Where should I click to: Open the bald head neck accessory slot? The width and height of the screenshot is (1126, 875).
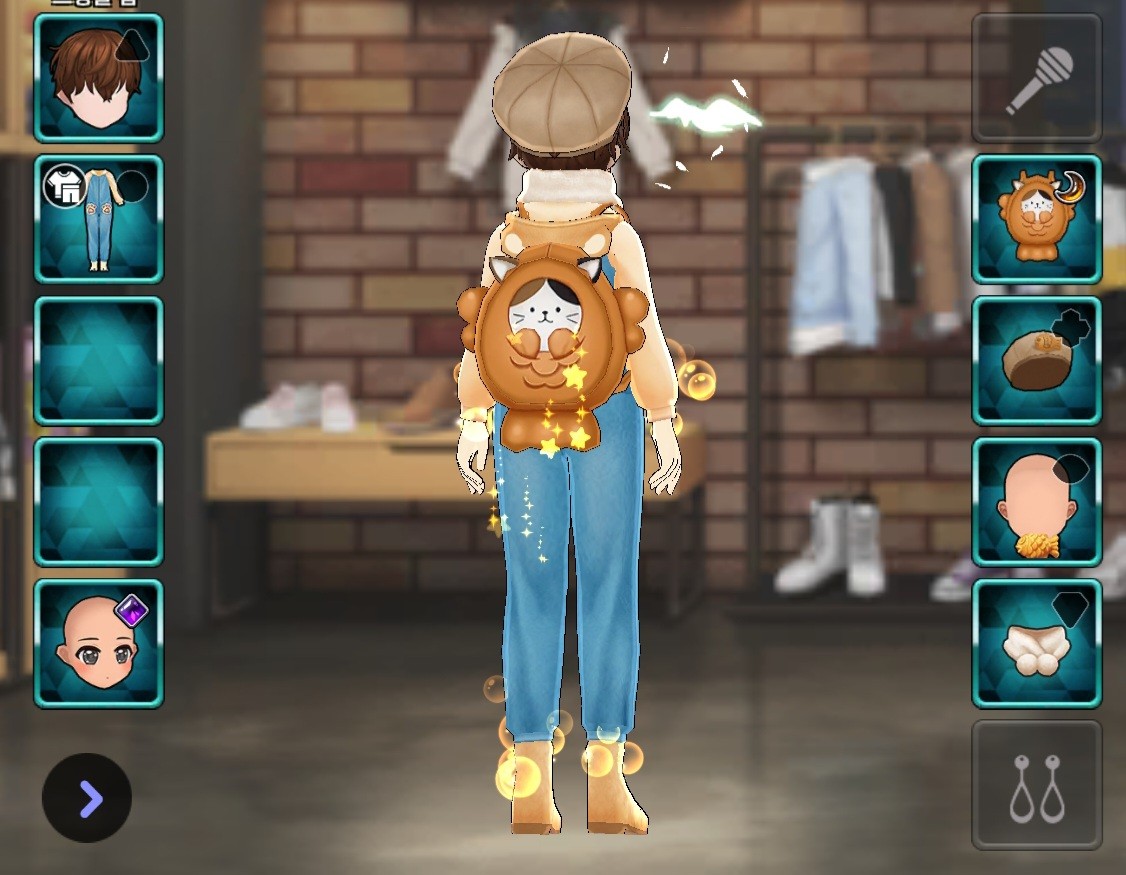(x=1036, y=502)
